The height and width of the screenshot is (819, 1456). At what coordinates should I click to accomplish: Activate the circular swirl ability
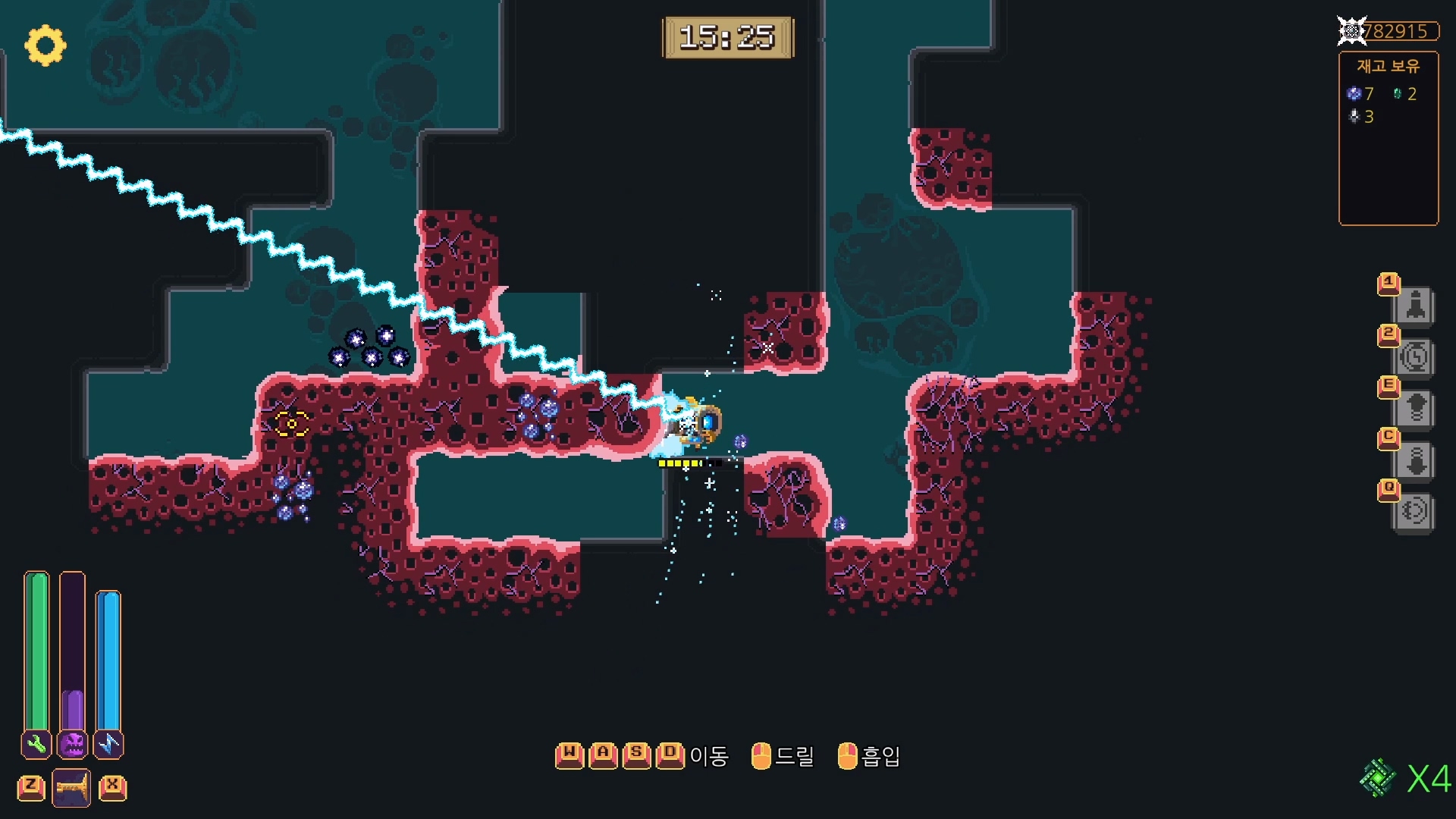tap(1415, 511)
